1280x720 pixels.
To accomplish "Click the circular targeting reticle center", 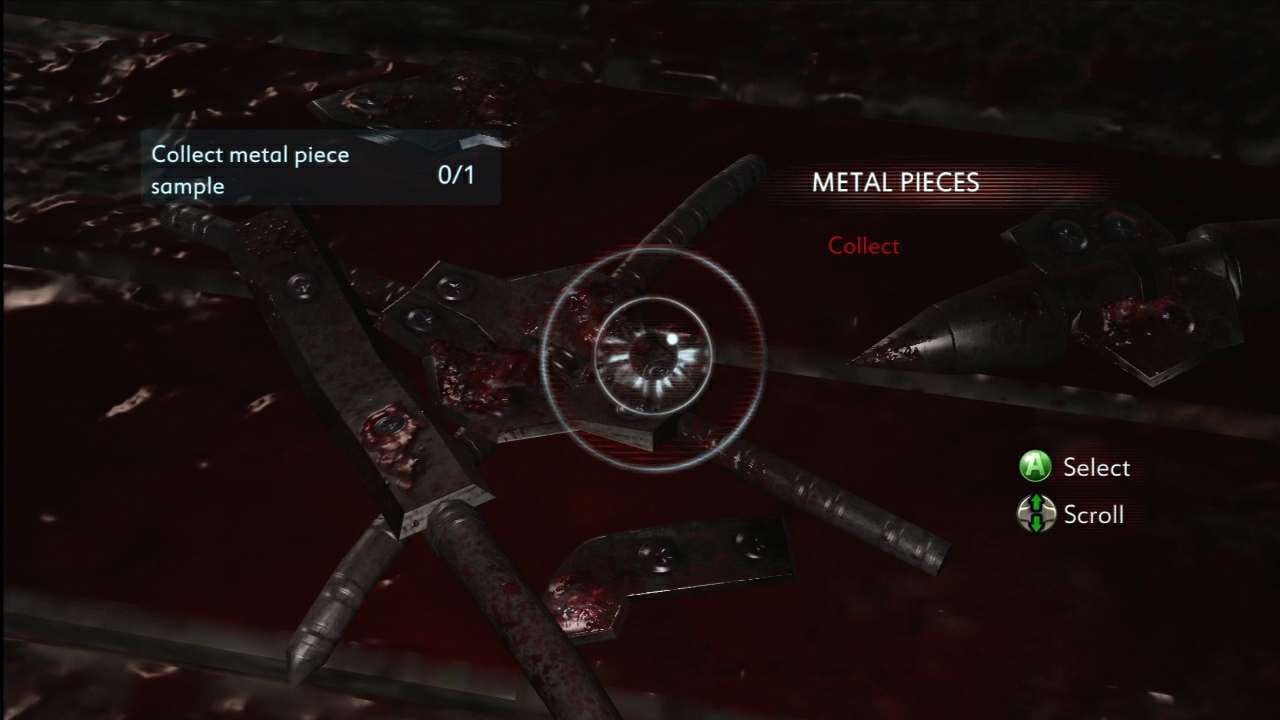I will [655, 355].
